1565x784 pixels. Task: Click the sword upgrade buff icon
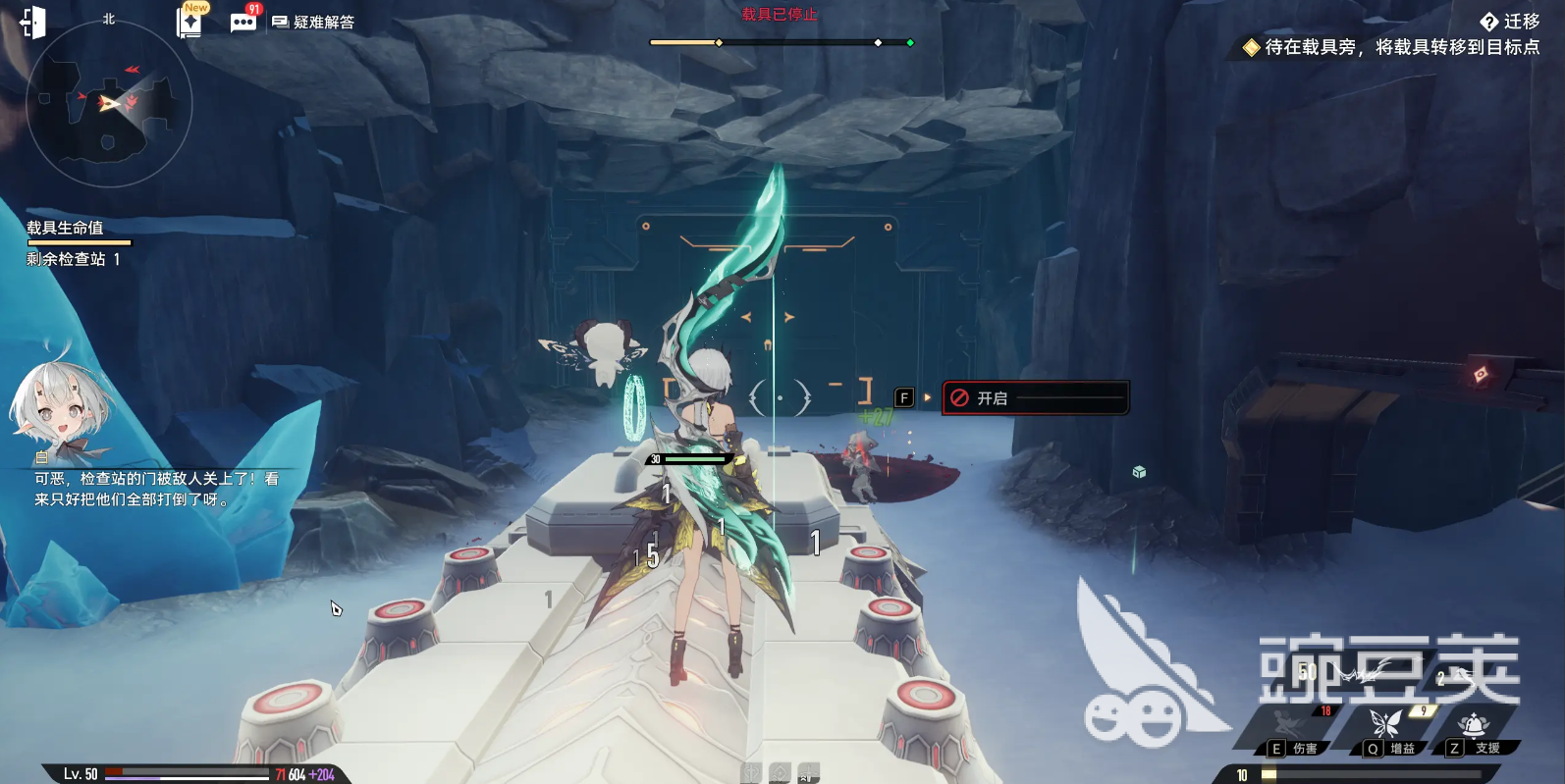808,774
